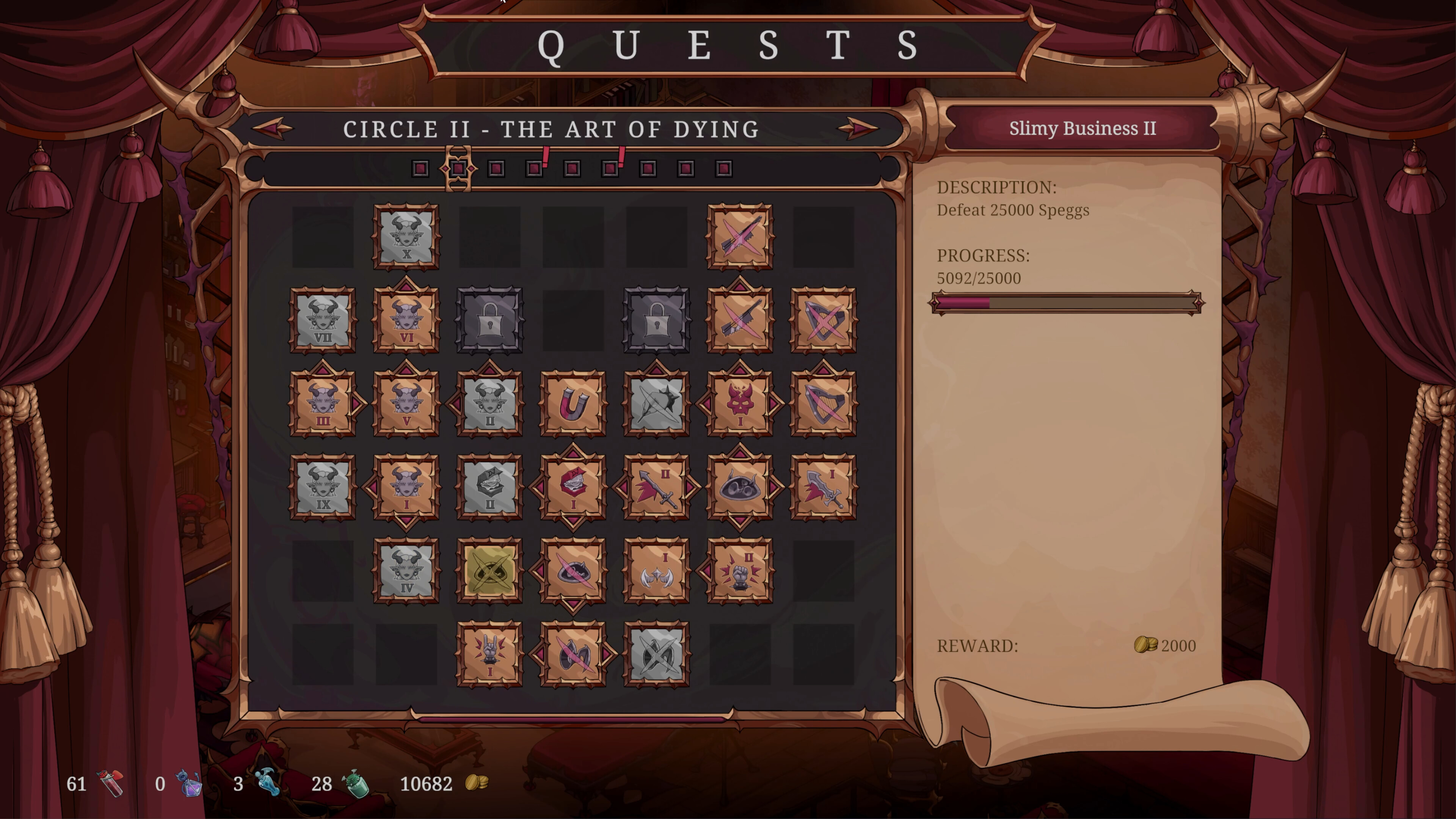Choose the winged sword II quest
Image resolution: width=1456 pixels, height=819 pixels.
coord(656,486)
